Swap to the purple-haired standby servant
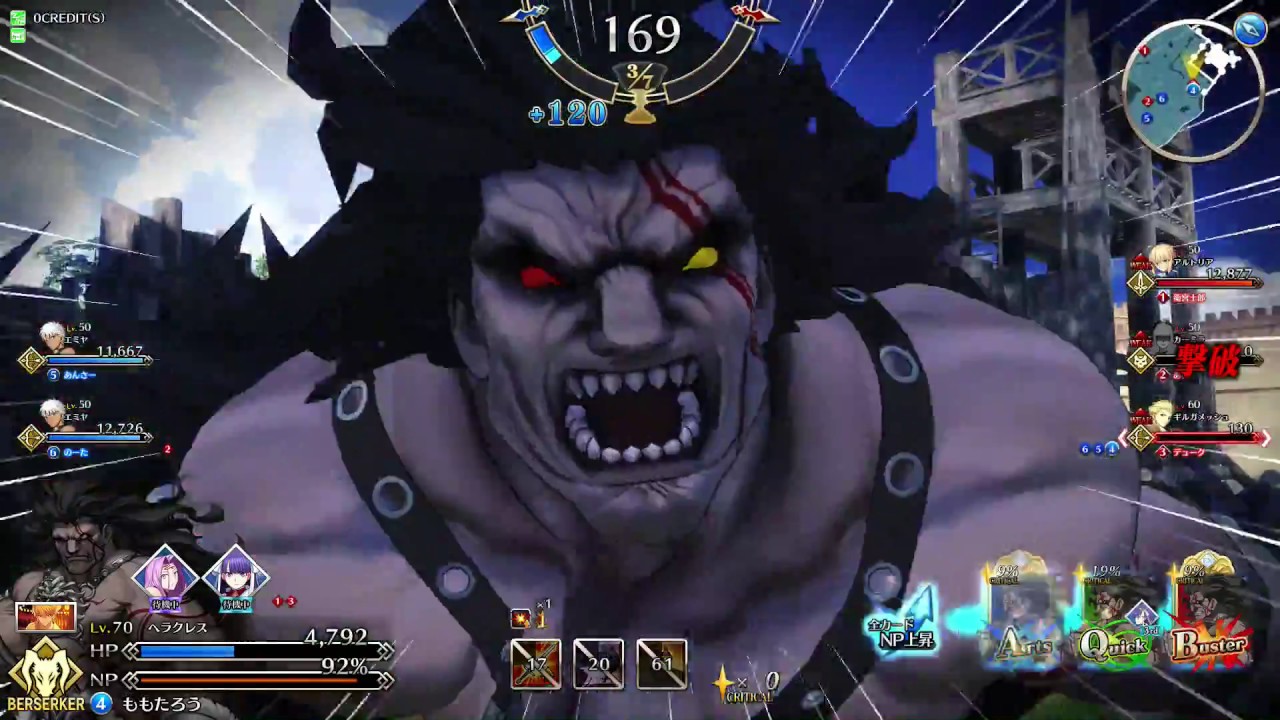Viewport: 1280px width, 720px height. (236, 575)
